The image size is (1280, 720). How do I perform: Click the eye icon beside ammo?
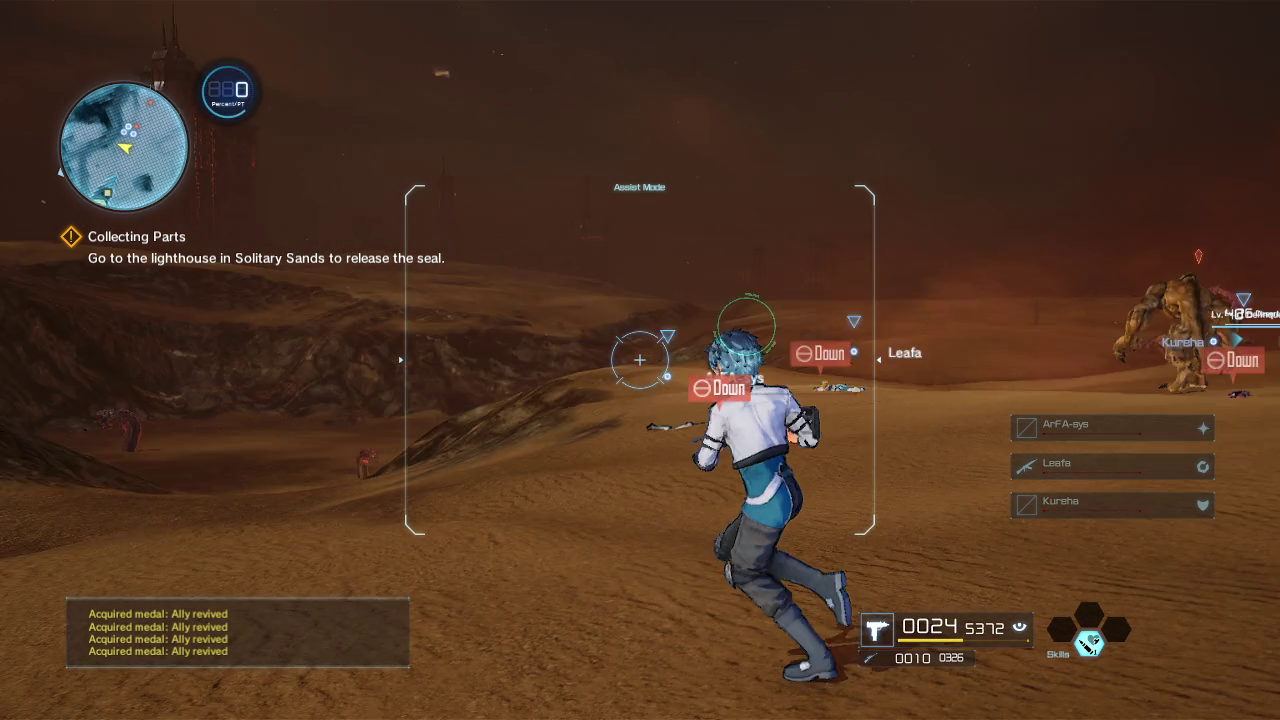pos(1019,627)
